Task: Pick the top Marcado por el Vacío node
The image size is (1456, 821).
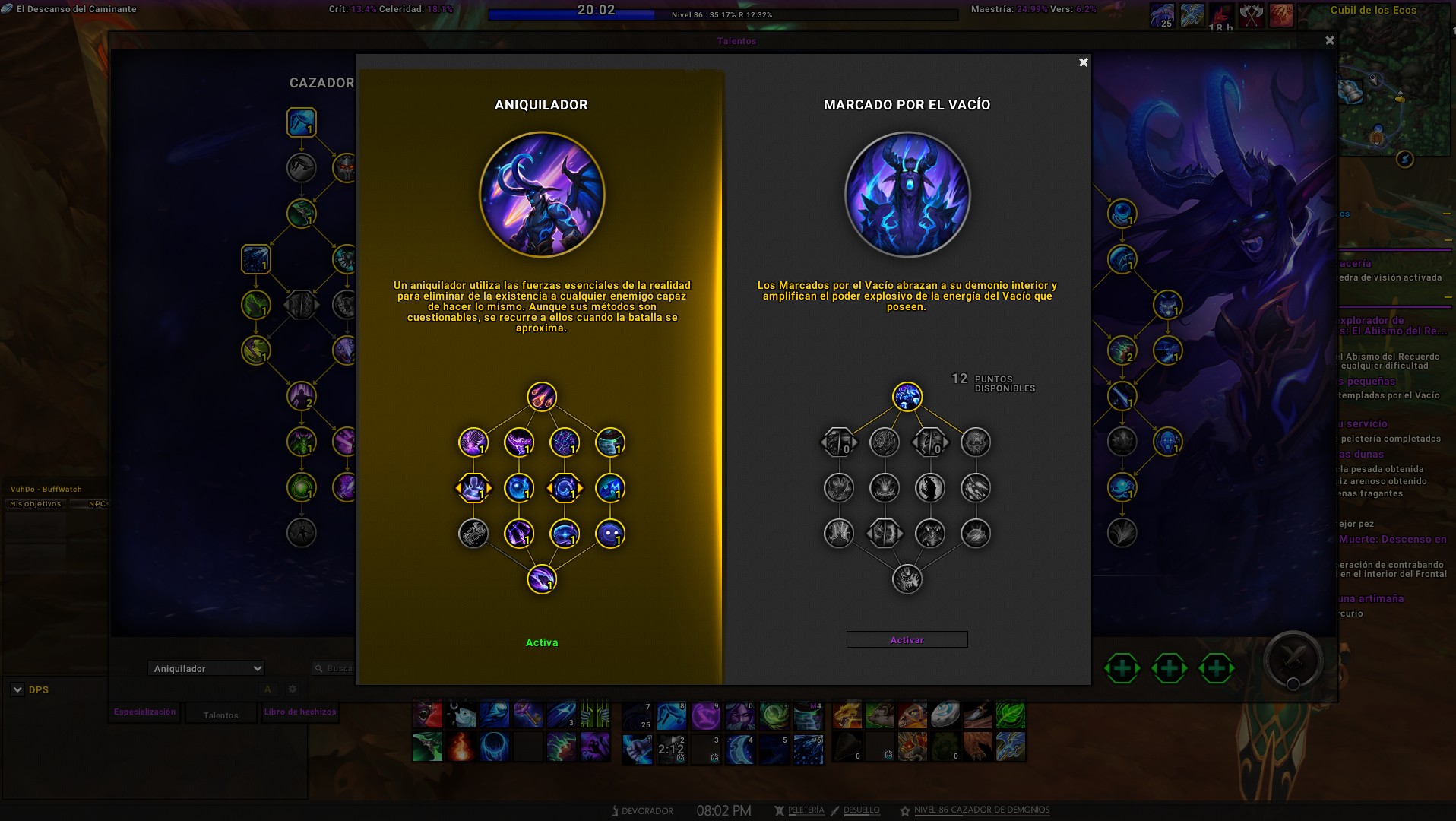Action: [907, 397]
